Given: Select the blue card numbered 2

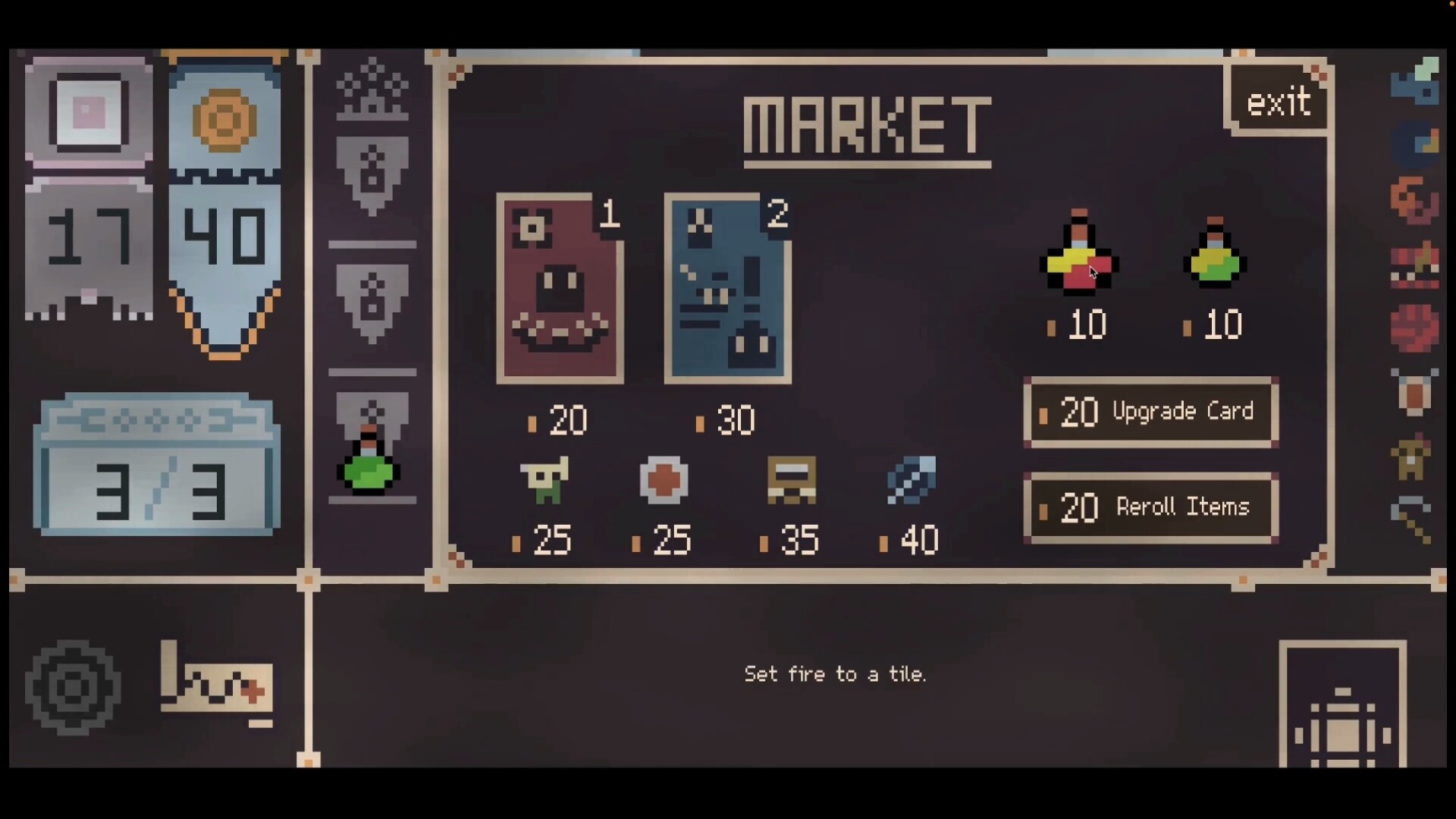Looking at the screenshot, I should click(x=726, y=288).
